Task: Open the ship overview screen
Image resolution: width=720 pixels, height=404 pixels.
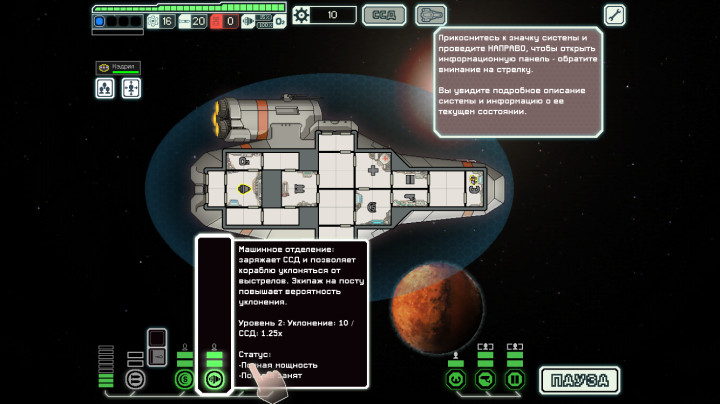Action: click(431, 15)
